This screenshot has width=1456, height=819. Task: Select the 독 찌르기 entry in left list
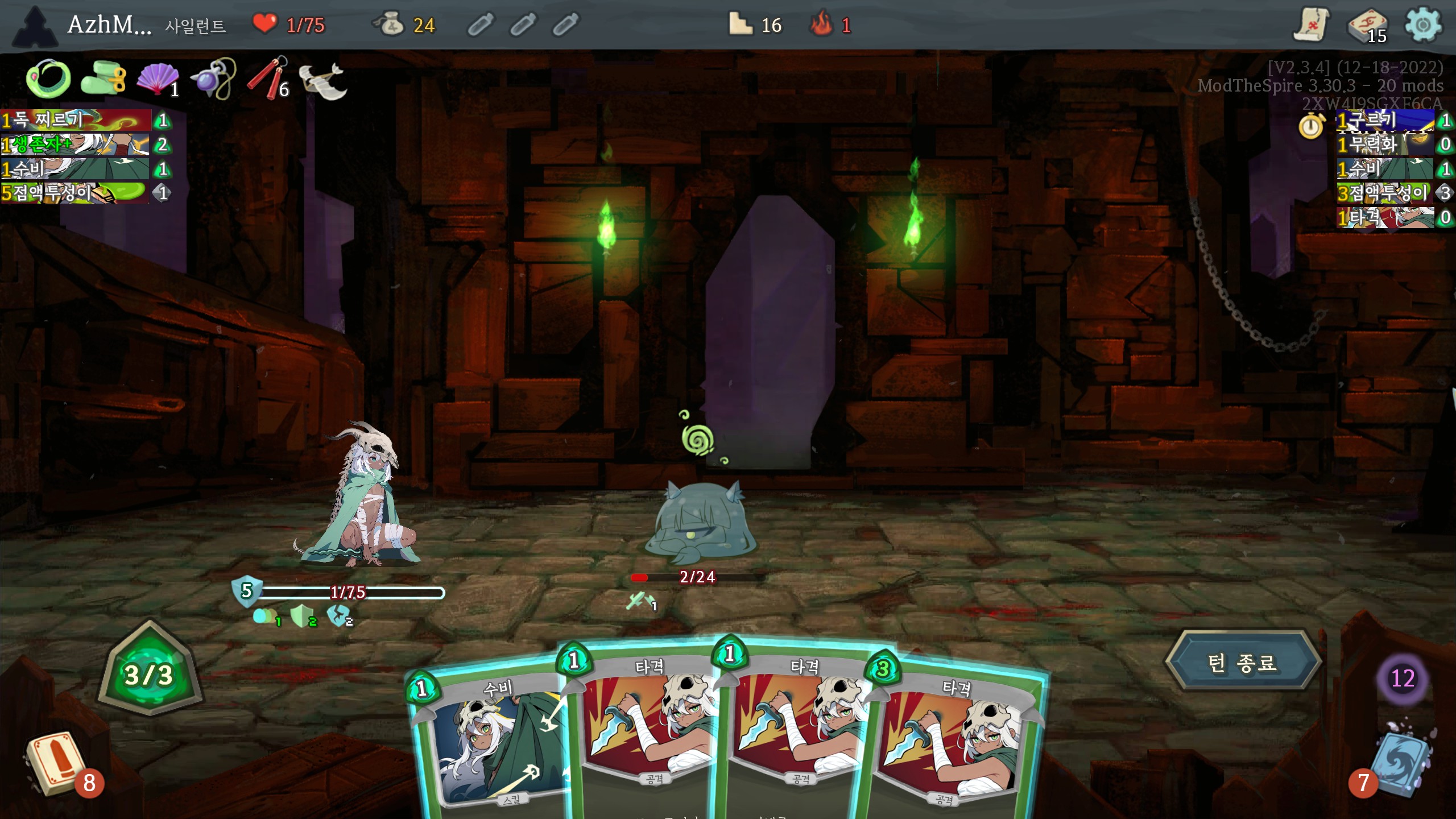pyautogui.click(x=75, y=120)
